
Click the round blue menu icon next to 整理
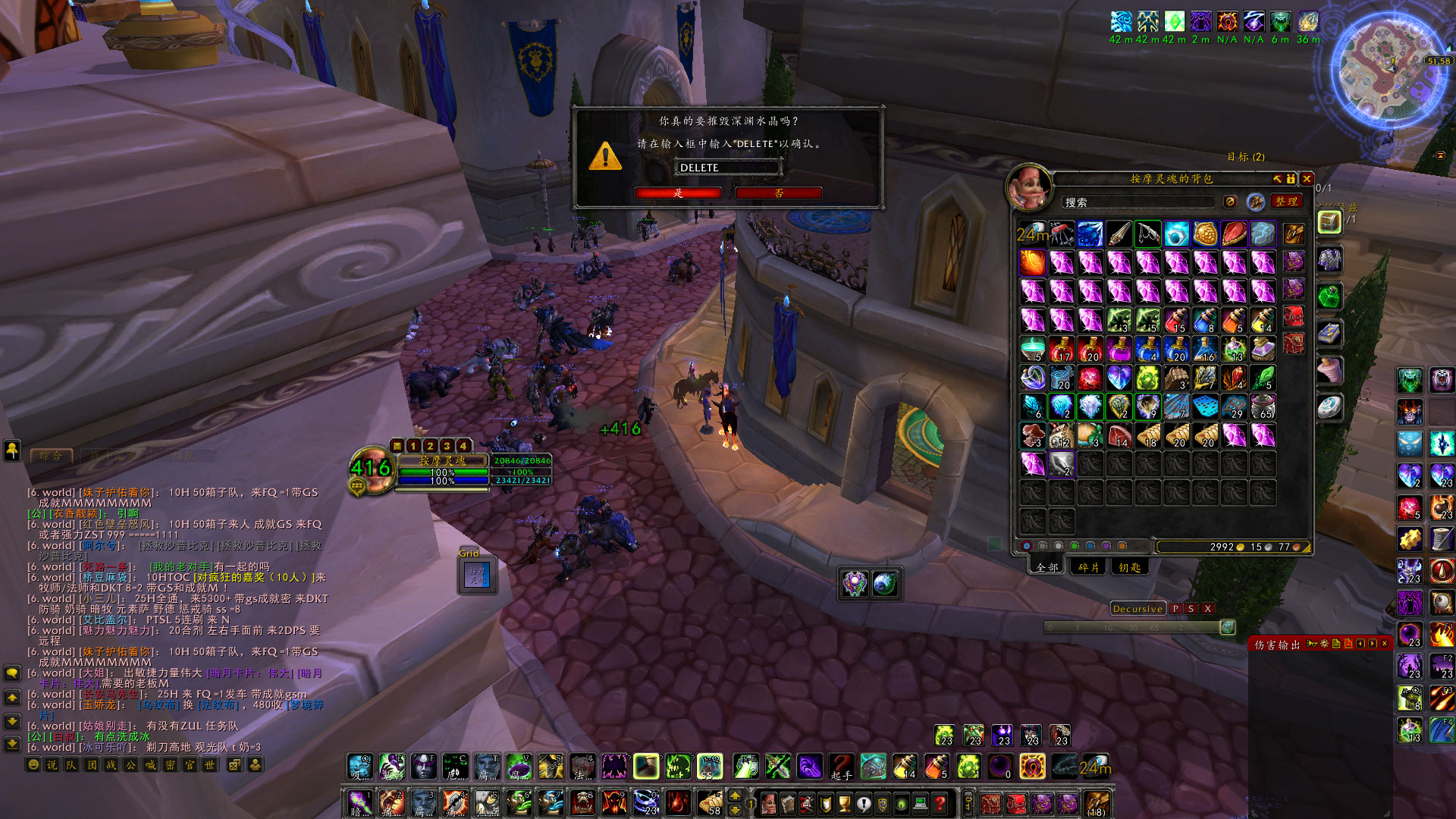pyautogui.click(x=1255, y=202)
